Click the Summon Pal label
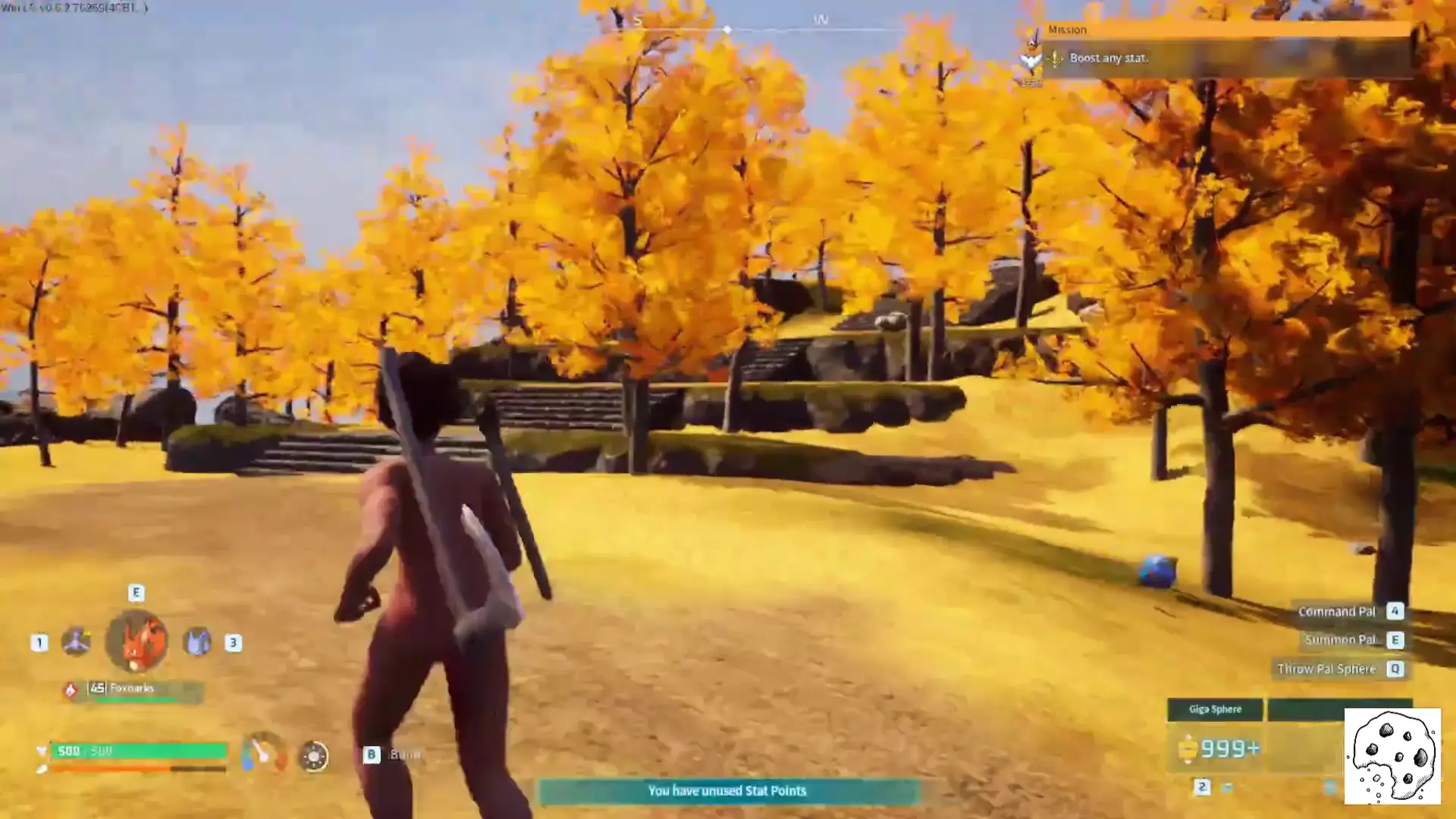 click(1339, 640)
